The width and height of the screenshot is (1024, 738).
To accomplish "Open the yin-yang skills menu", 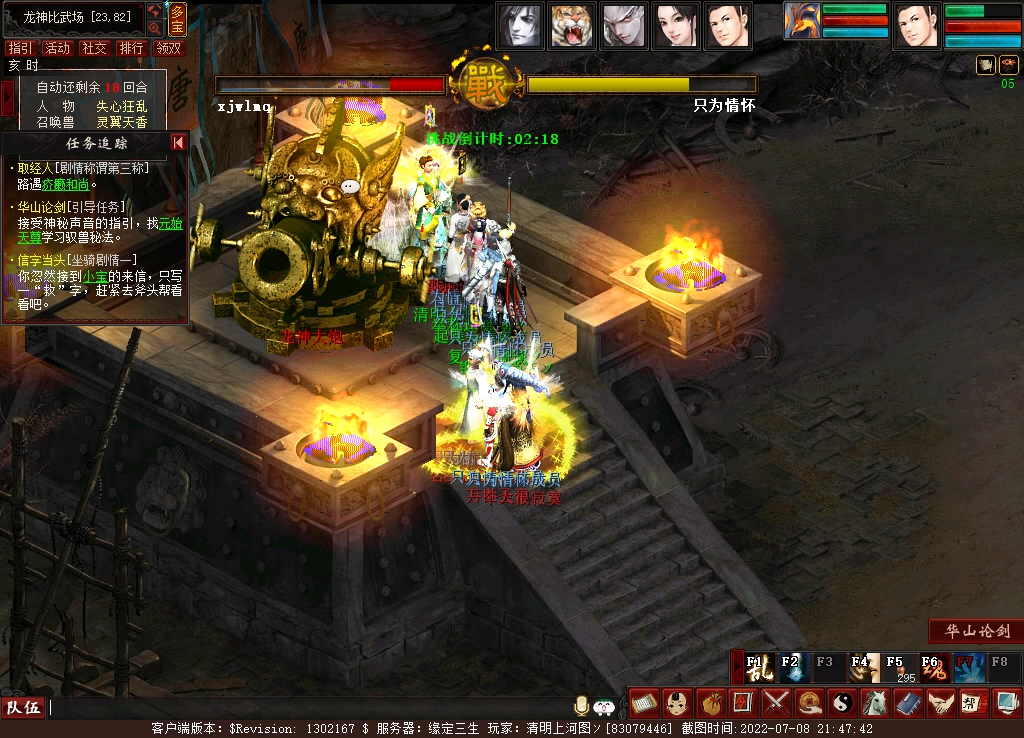I will 842,703.
